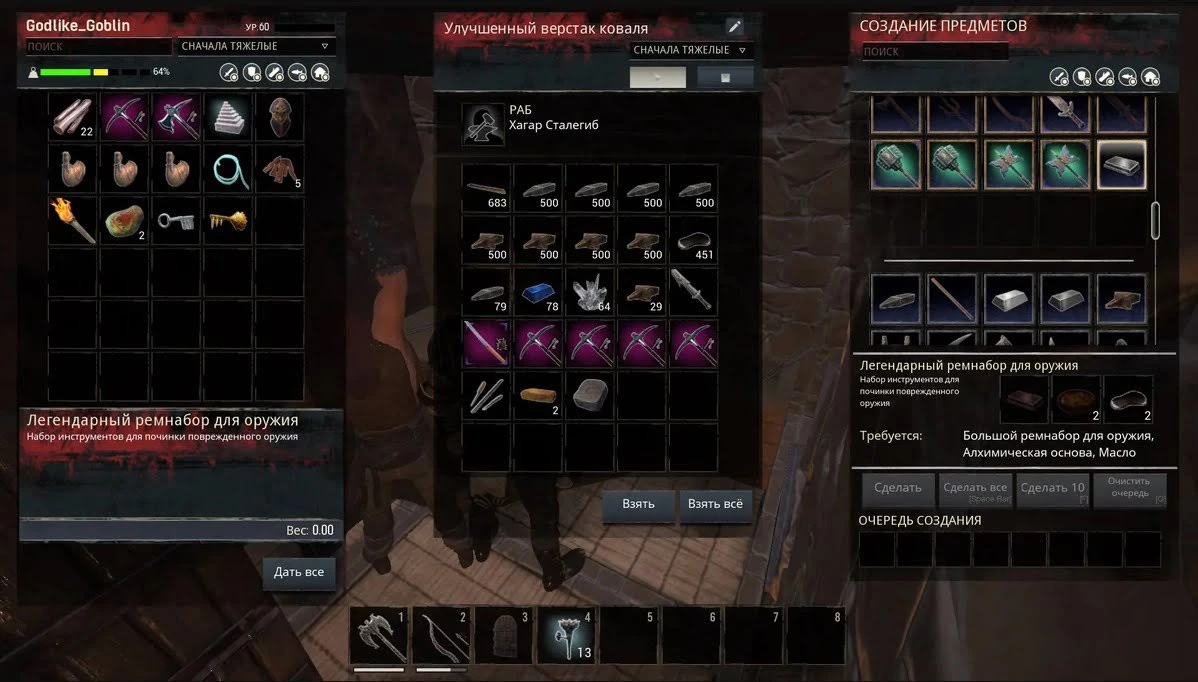Select the golden ornate key
Image resolution: width=1198 pixels, height=682 pixels.
coord(227,220)
